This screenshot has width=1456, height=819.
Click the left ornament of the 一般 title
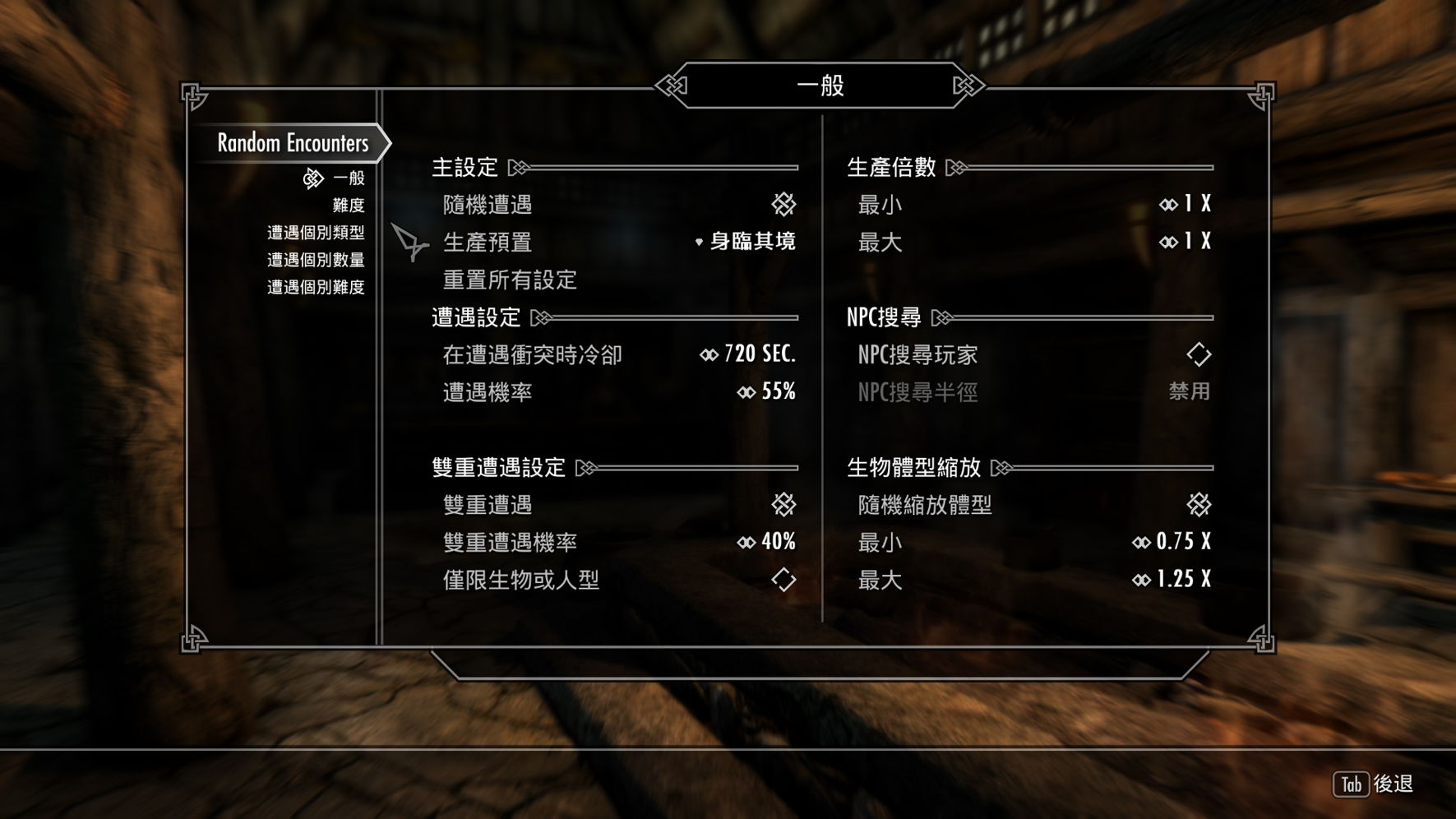pyautogui.click(x=671, y=83)
